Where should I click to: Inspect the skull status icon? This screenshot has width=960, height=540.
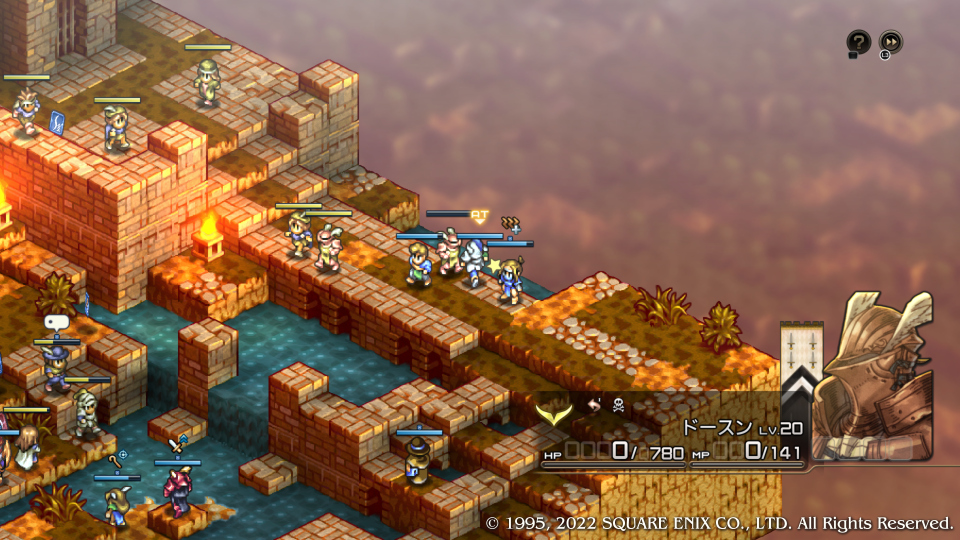click(x=618, y=406)
